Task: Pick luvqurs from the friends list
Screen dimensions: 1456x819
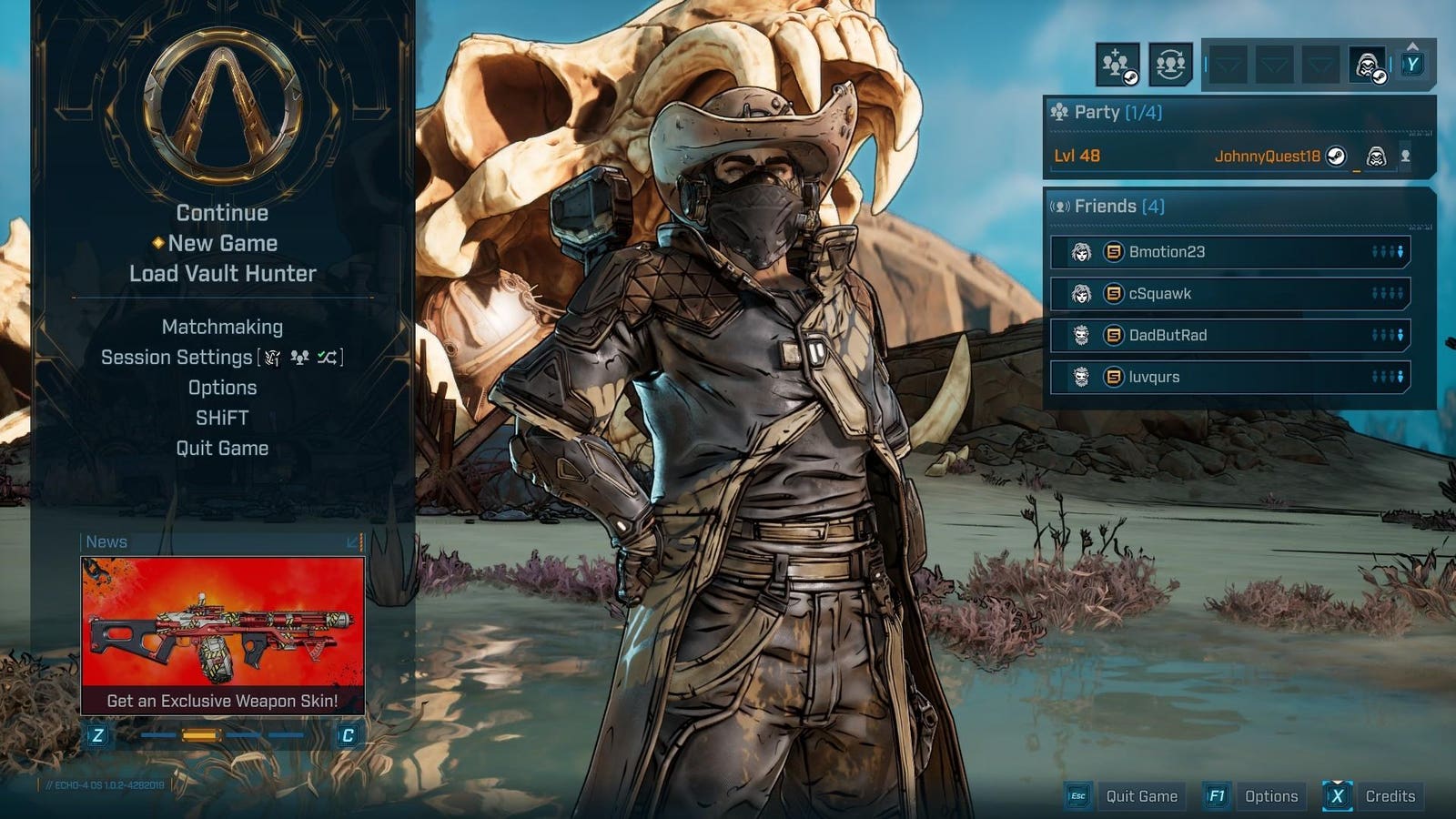Action: tap(1230, 377)
